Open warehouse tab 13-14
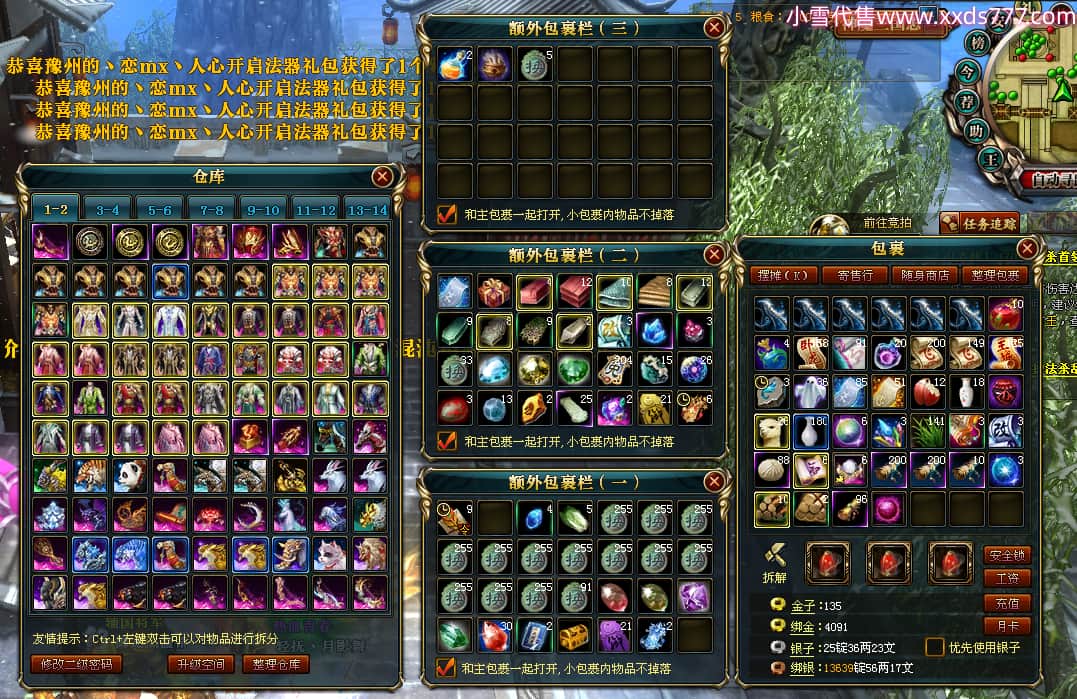This screenshot has height=699, width=1077. (366, 210)
